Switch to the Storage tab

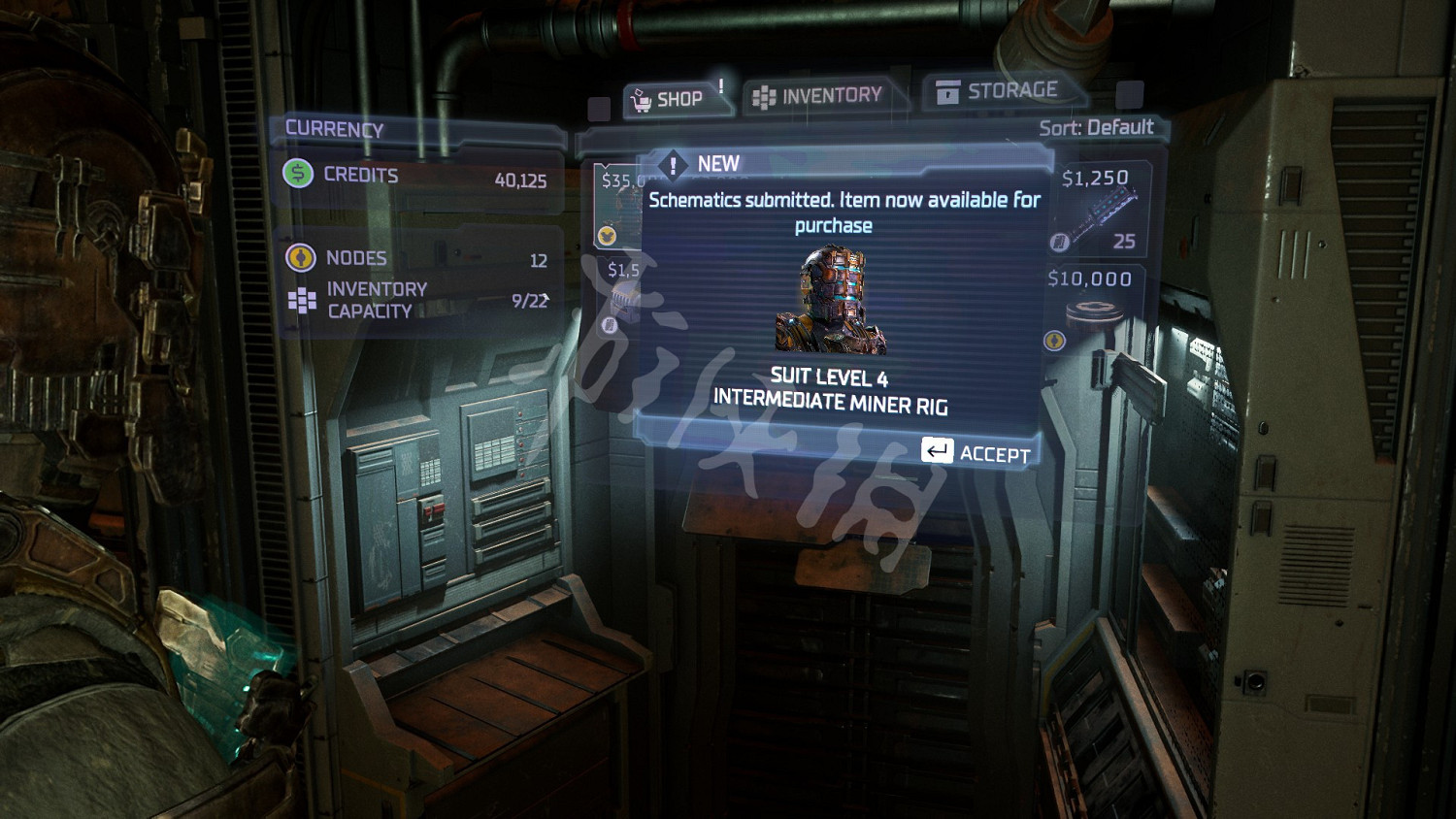click(x=997, y=91)
